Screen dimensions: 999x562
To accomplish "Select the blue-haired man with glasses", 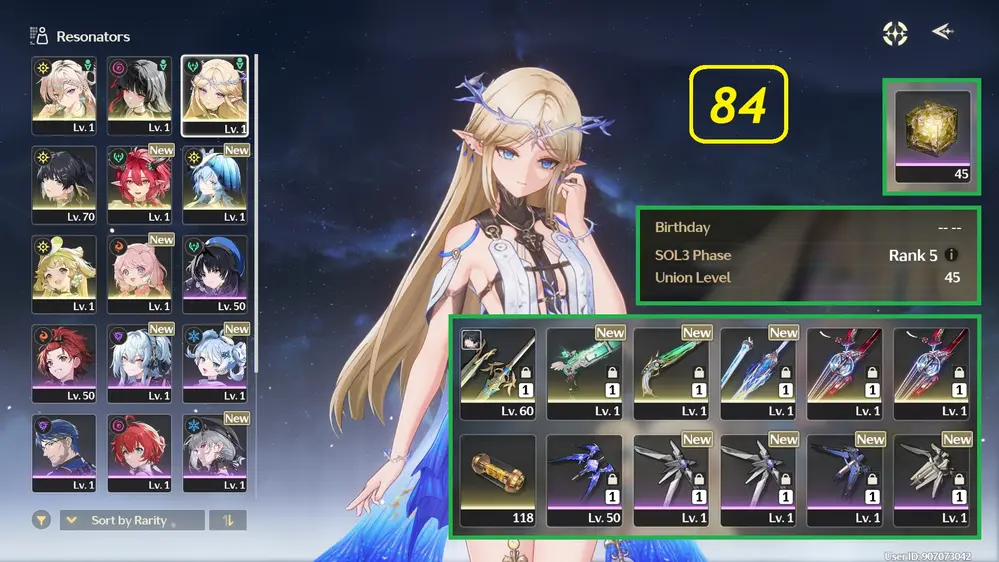I will [64, 451].
